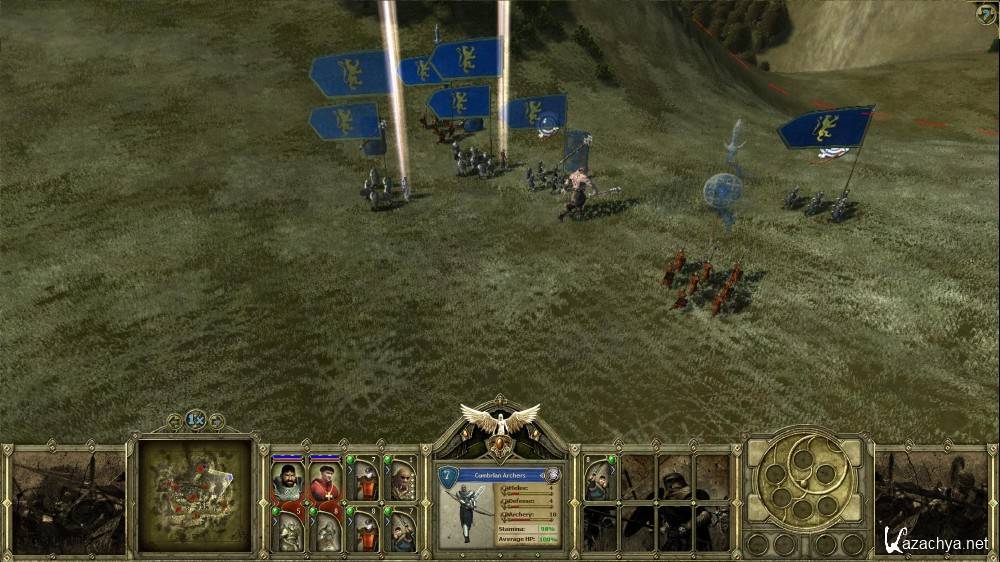Slow down game speed with left arrow
This screenshot has height=562, width=1000.
175,421
